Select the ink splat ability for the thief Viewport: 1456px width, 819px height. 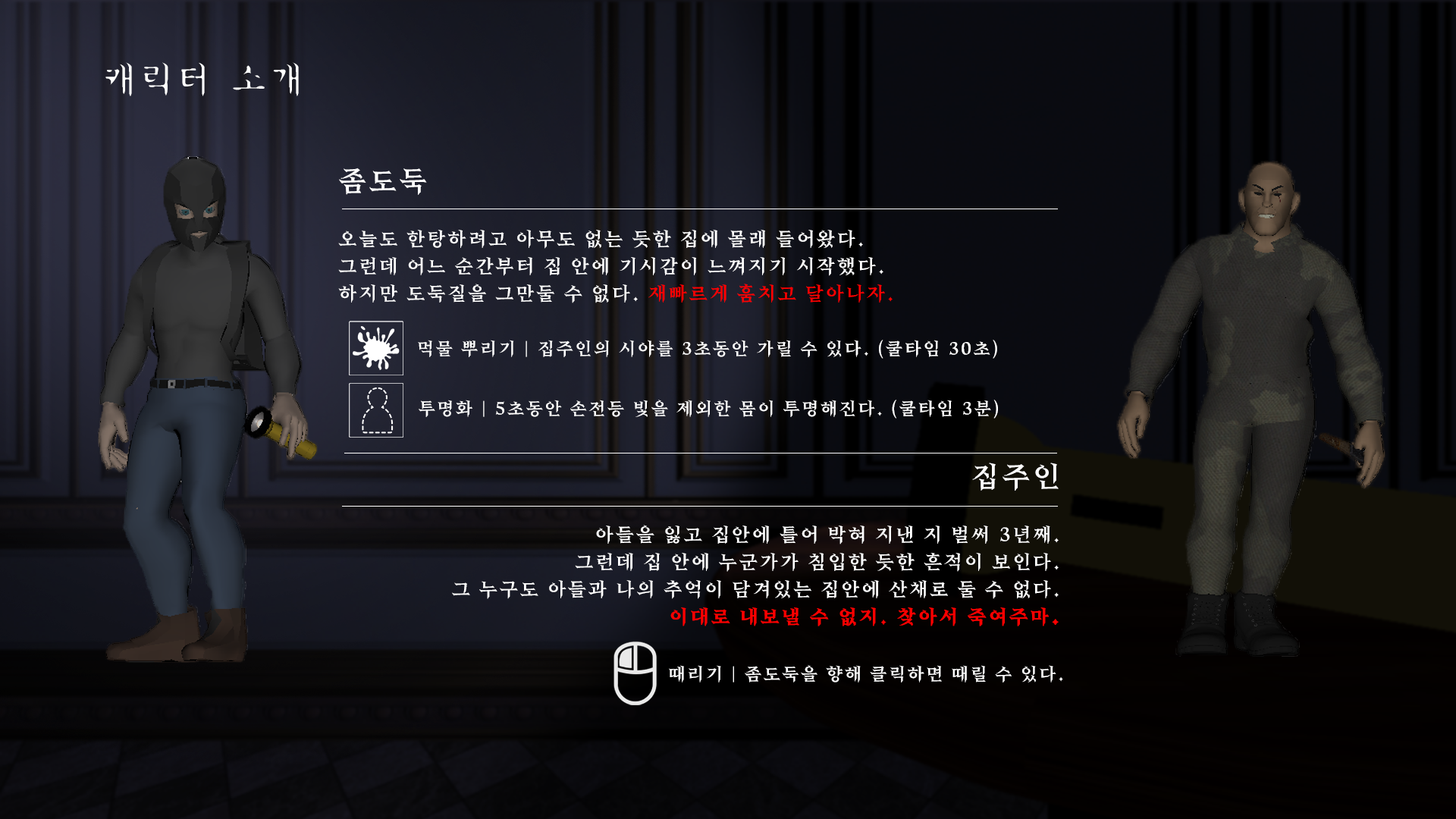(x=375, y=349)
